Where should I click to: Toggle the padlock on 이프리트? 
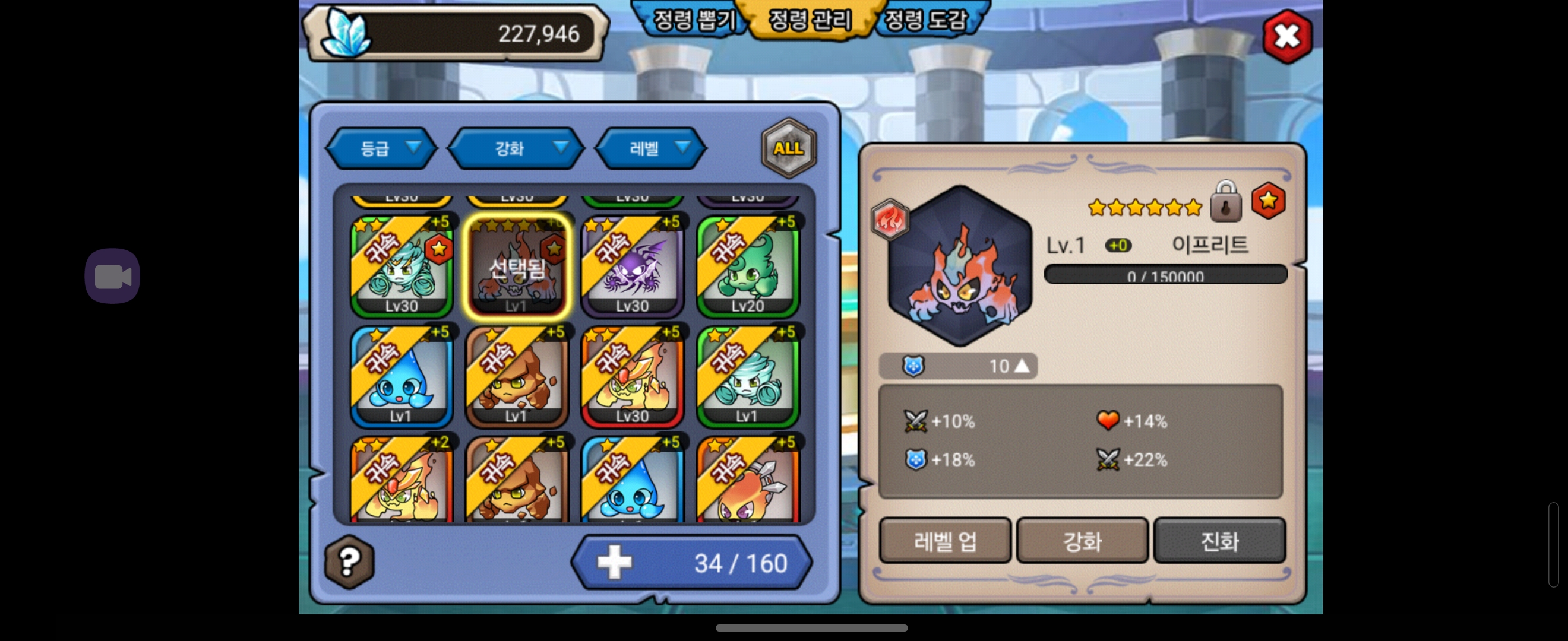pos(1225,202)
